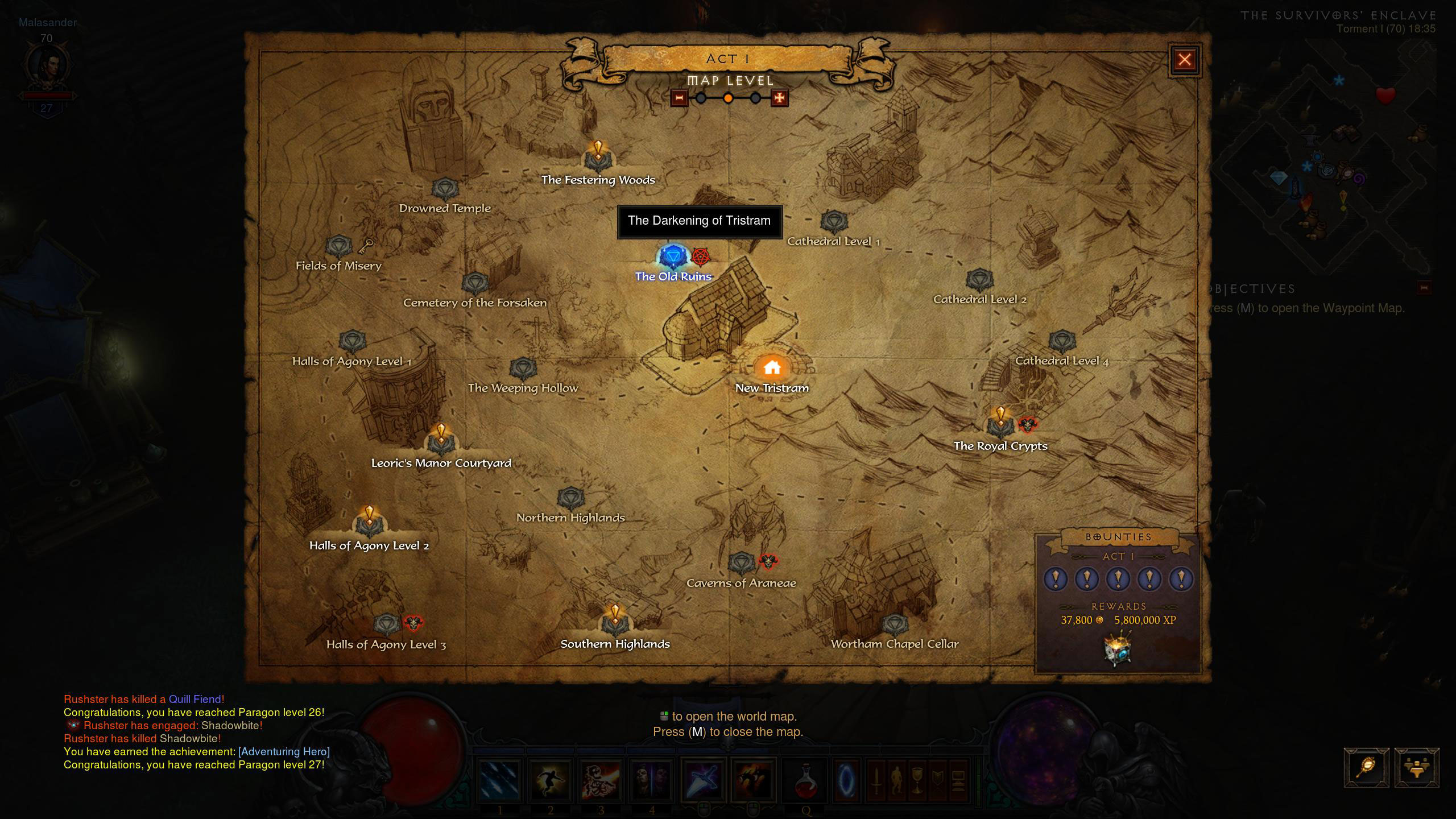This screenshot has width=1456, height=819.
Task: Travel to The Royal Crypts waypoint
Action: pyautogui.click(x=1000, y=425)
